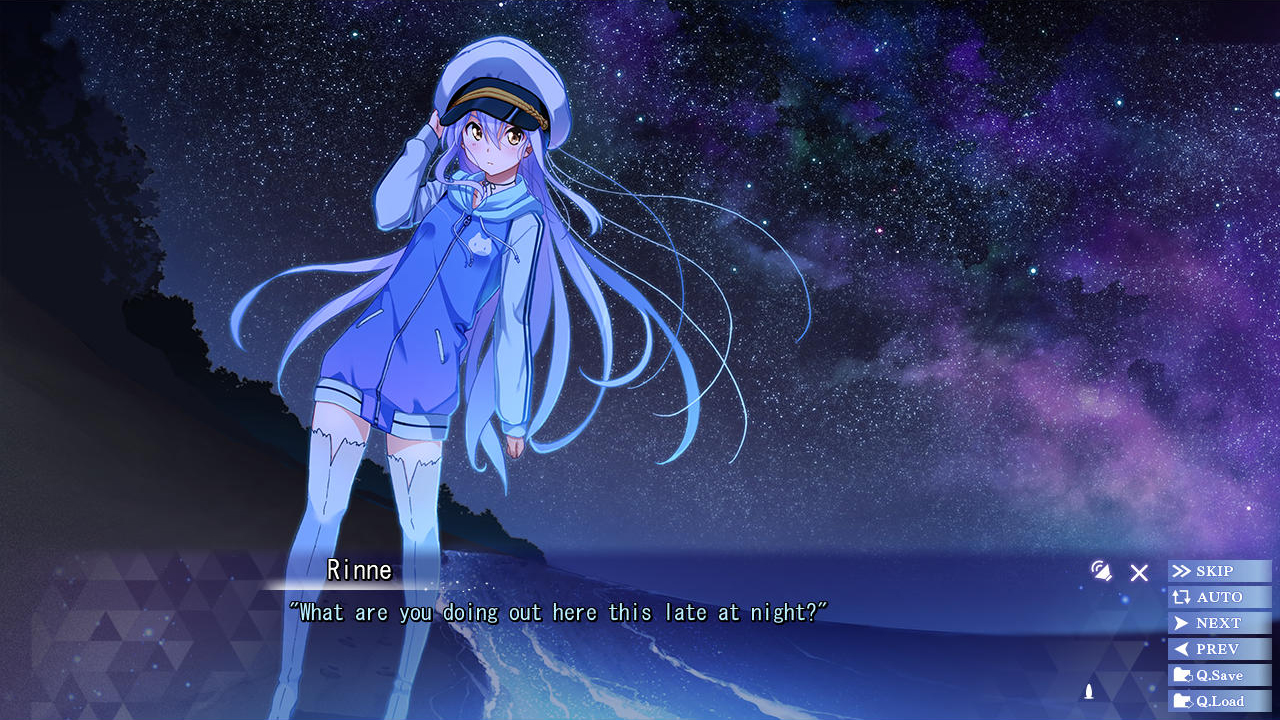Click the Rinne name label
Screen dimensions: 1280x720
coord(358,570)
